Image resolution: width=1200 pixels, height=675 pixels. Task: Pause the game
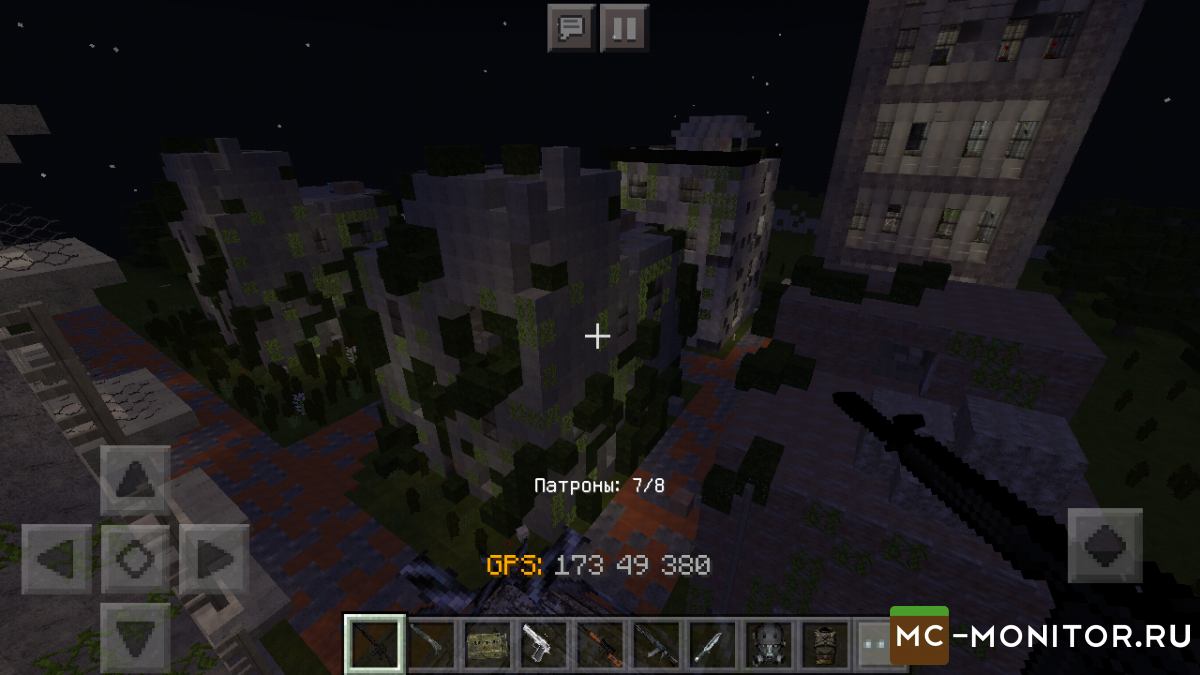click(624, 27)
